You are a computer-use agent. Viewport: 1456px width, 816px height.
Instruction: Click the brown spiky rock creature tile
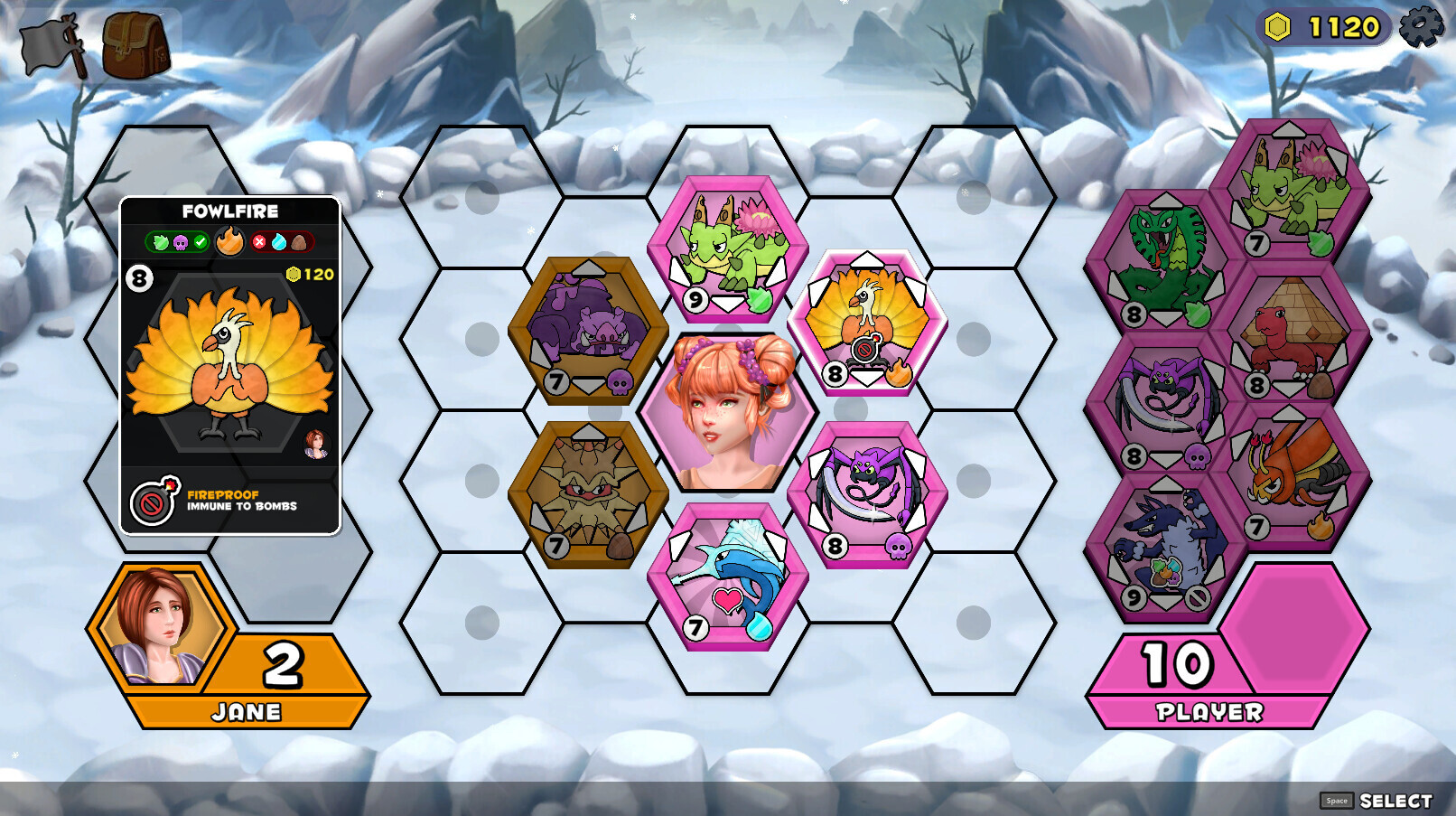(x=588, y=493)
